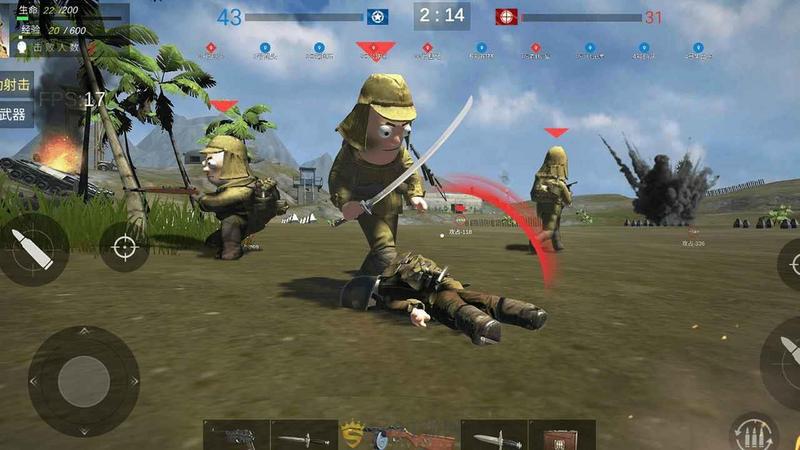800x450 pixels.
Task: Pick the supply crate item slot
Action: [561, 436]
